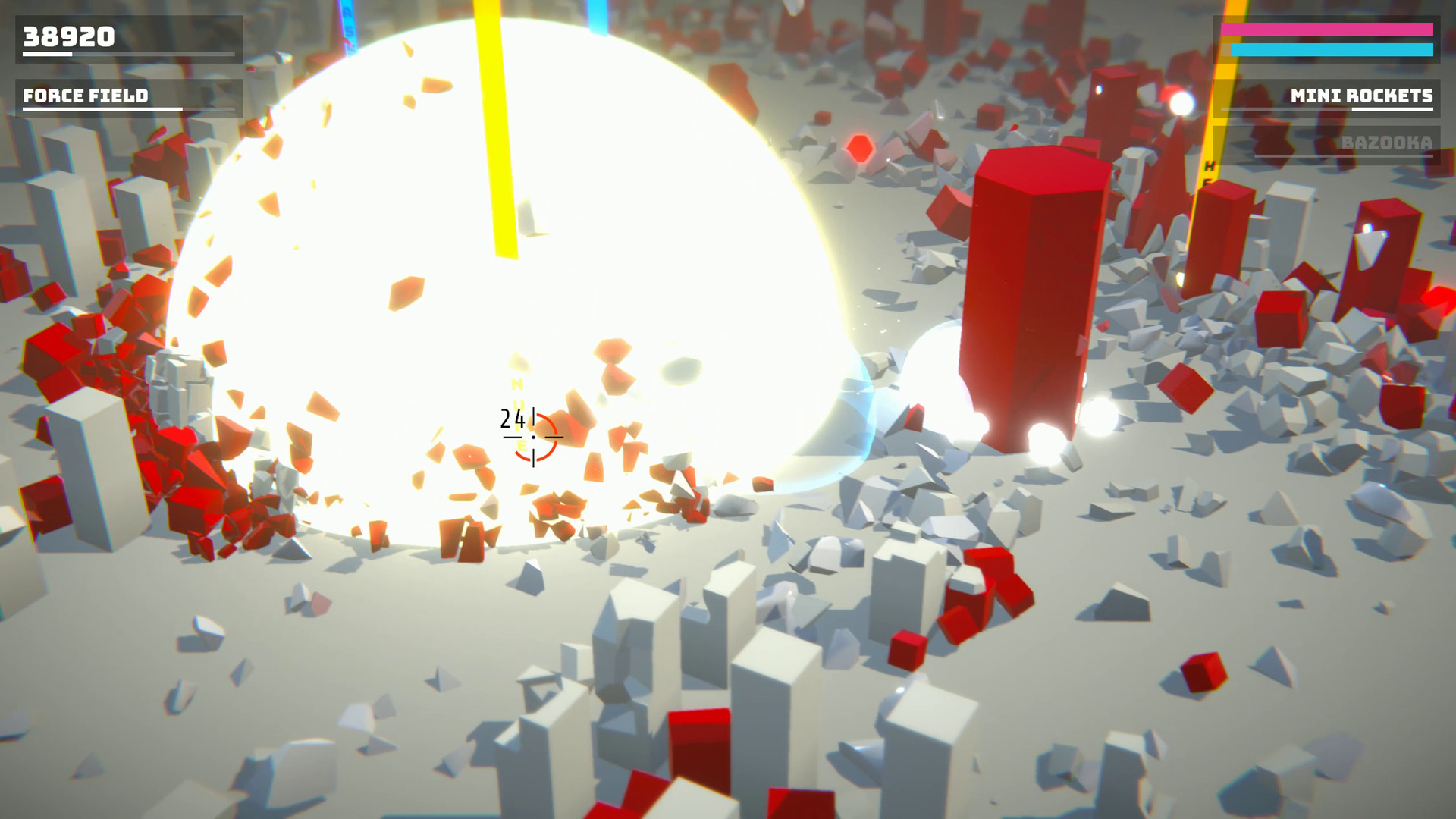This screenshot has height=819, width=1456.
Task: Click the crosshair reticle in screen center
Action: [535, 438]
